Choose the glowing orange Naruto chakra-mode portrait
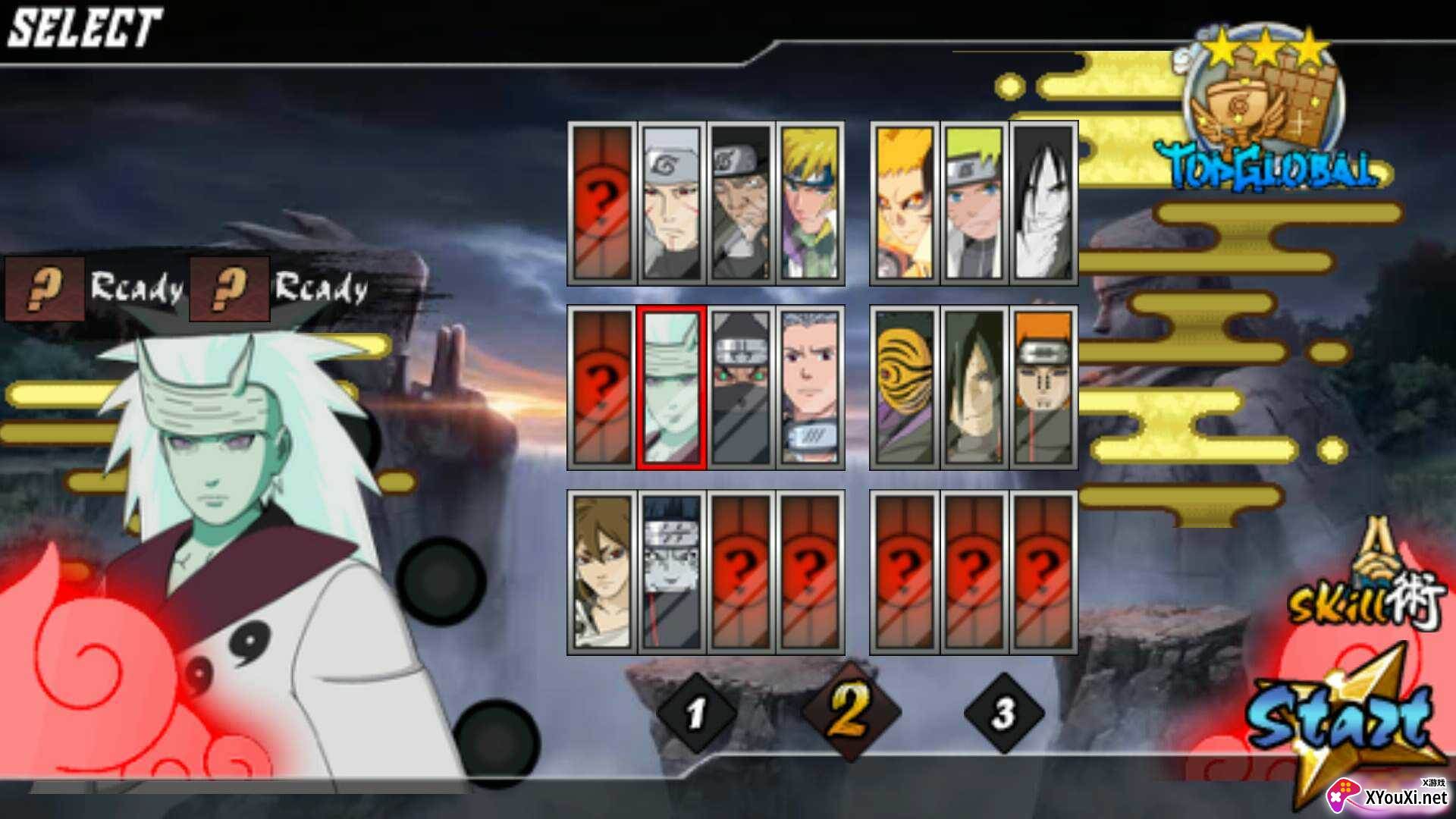 pyautogui.click(x=905, y=203)
